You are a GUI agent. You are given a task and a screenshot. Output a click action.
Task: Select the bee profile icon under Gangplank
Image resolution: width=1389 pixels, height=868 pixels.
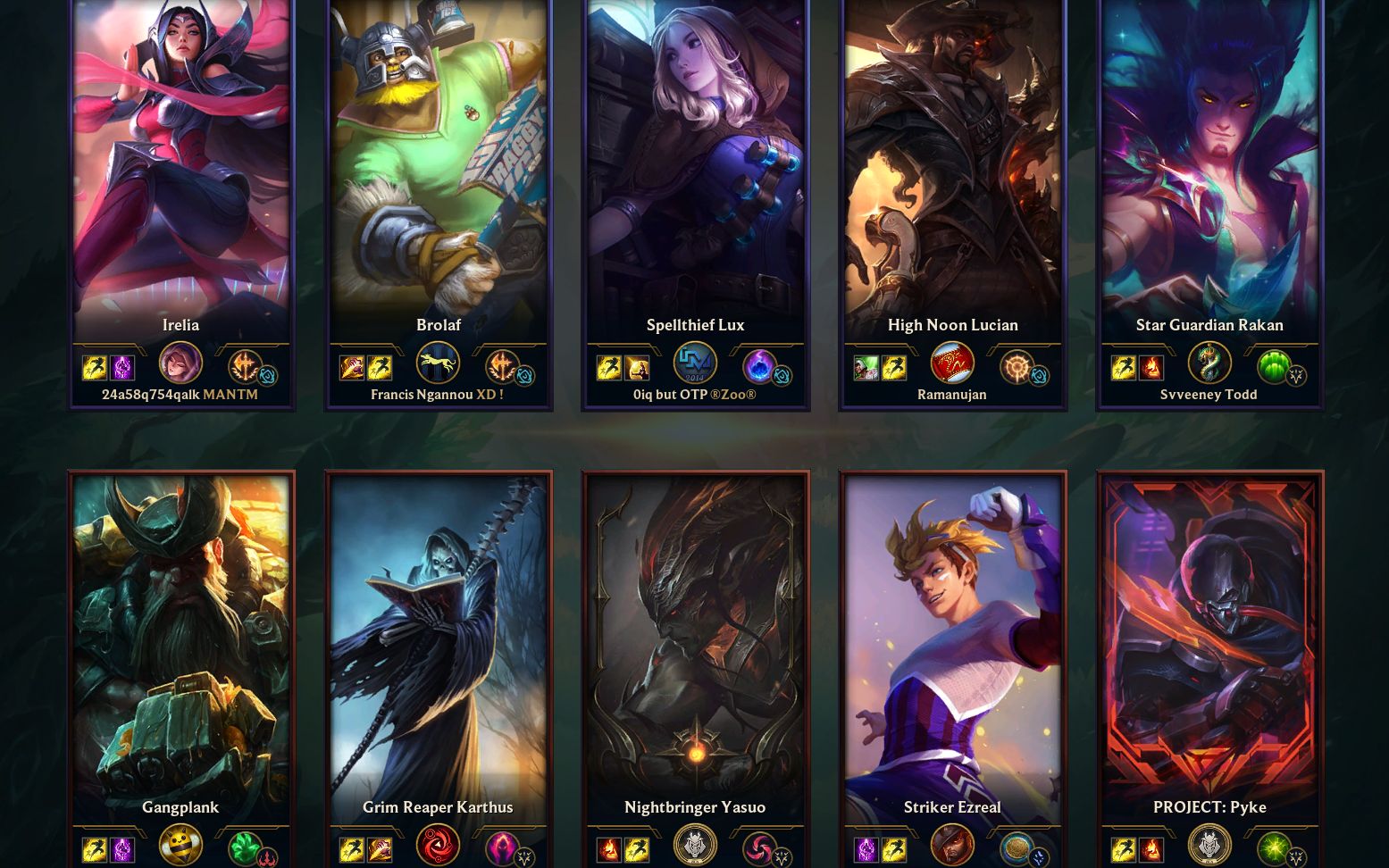coord(180,845)
